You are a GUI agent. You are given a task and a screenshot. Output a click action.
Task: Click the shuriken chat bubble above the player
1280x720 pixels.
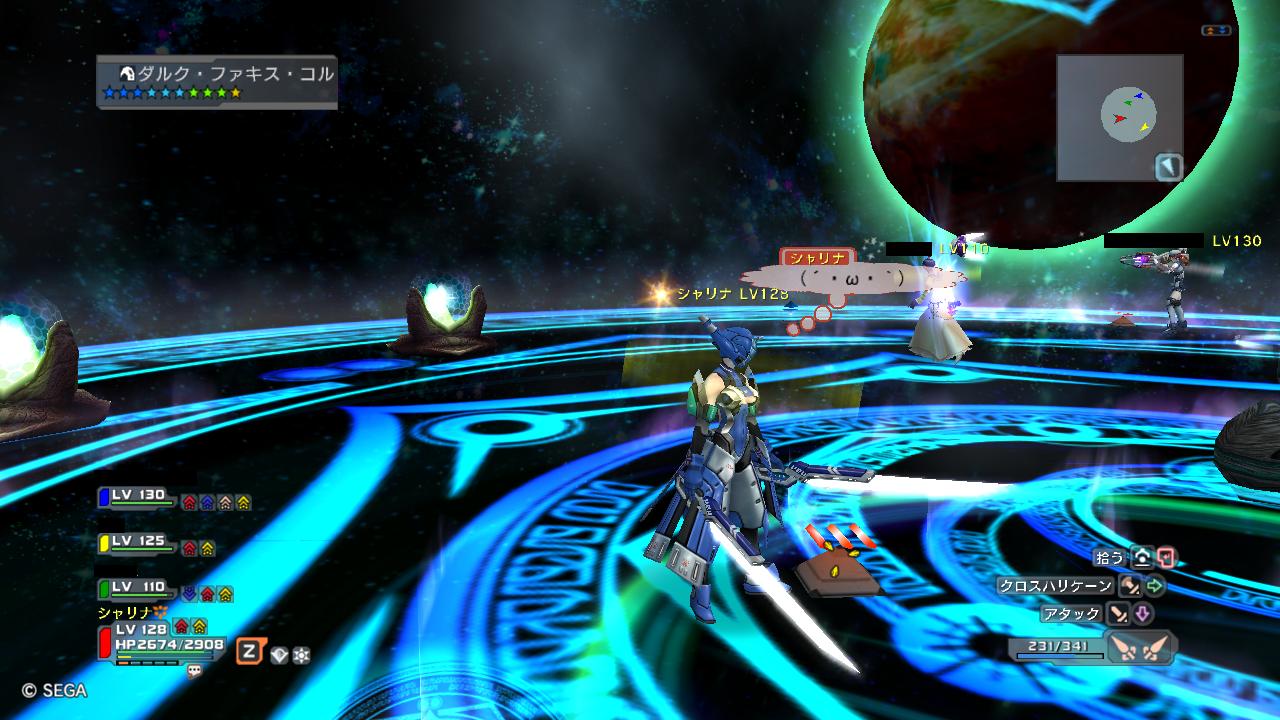[x=850, y=276]
